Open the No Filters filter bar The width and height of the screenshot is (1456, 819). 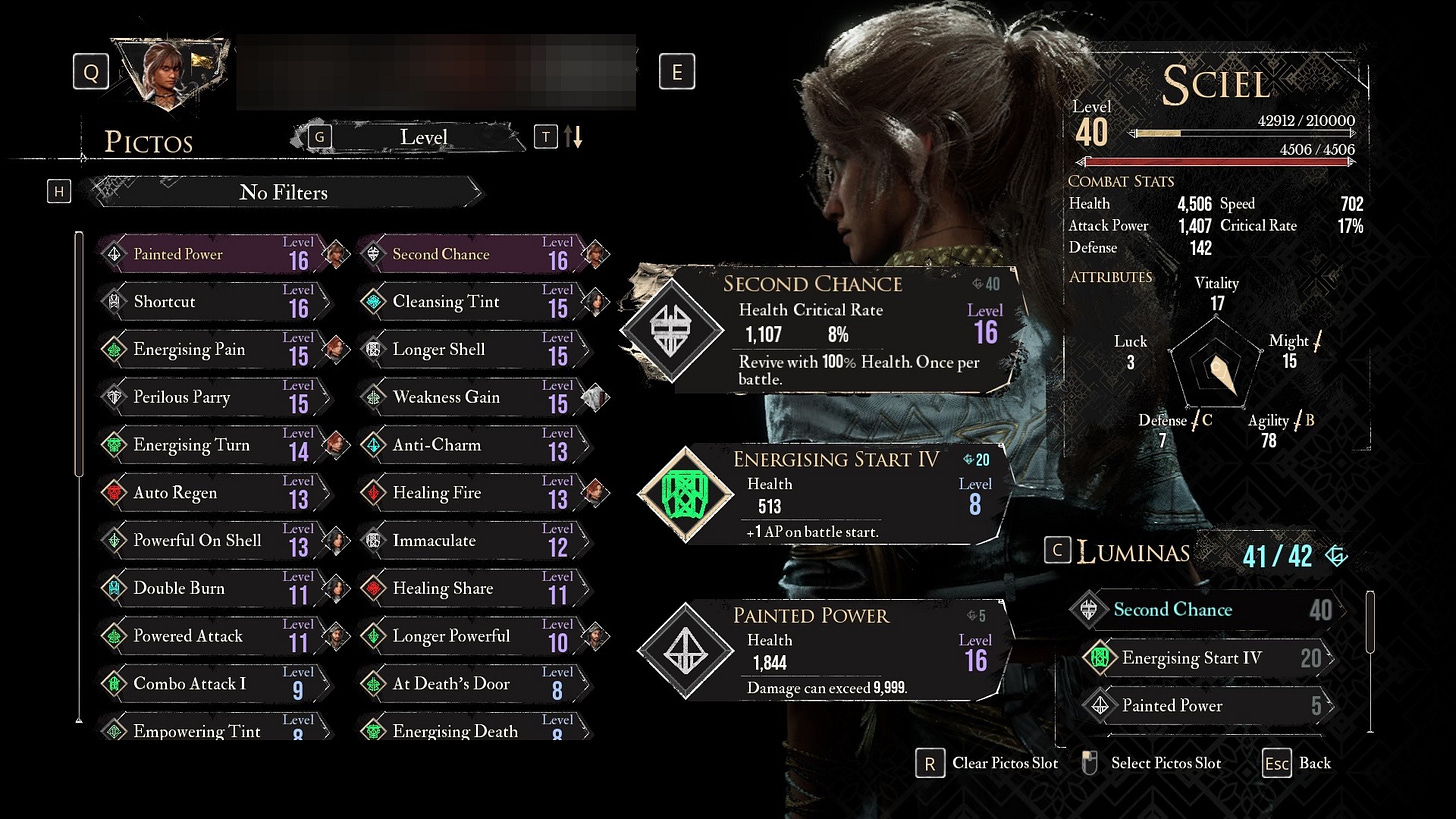click(x=284, y=192)
